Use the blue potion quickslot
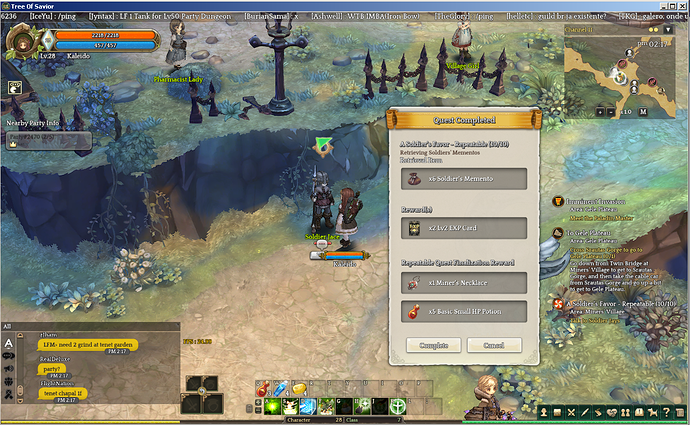The height and width of the screenshot is (425, 690). [281, 389]
